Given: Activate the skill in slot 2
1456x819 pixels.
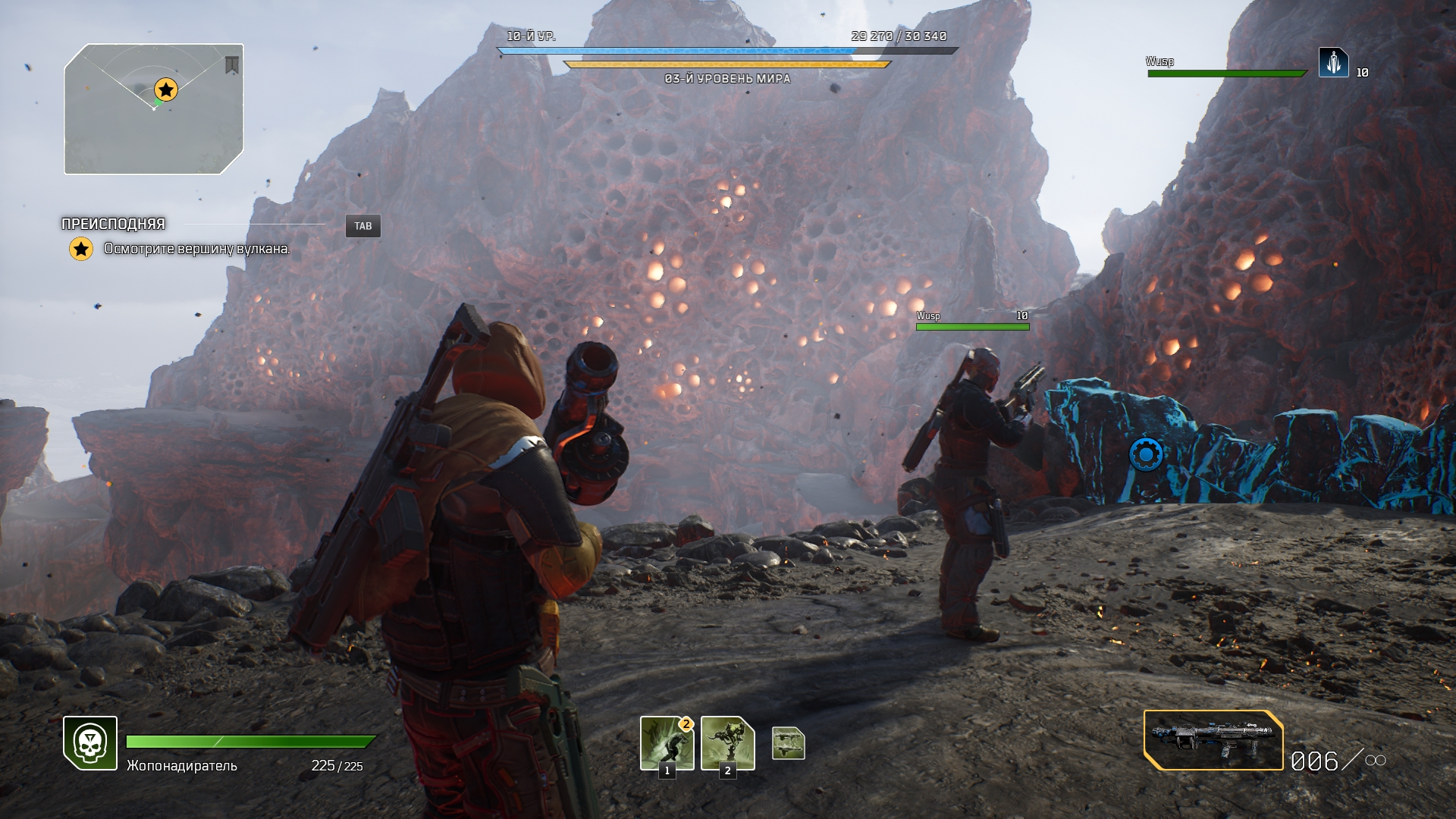Looking at the screenshot, I should 727,742.
